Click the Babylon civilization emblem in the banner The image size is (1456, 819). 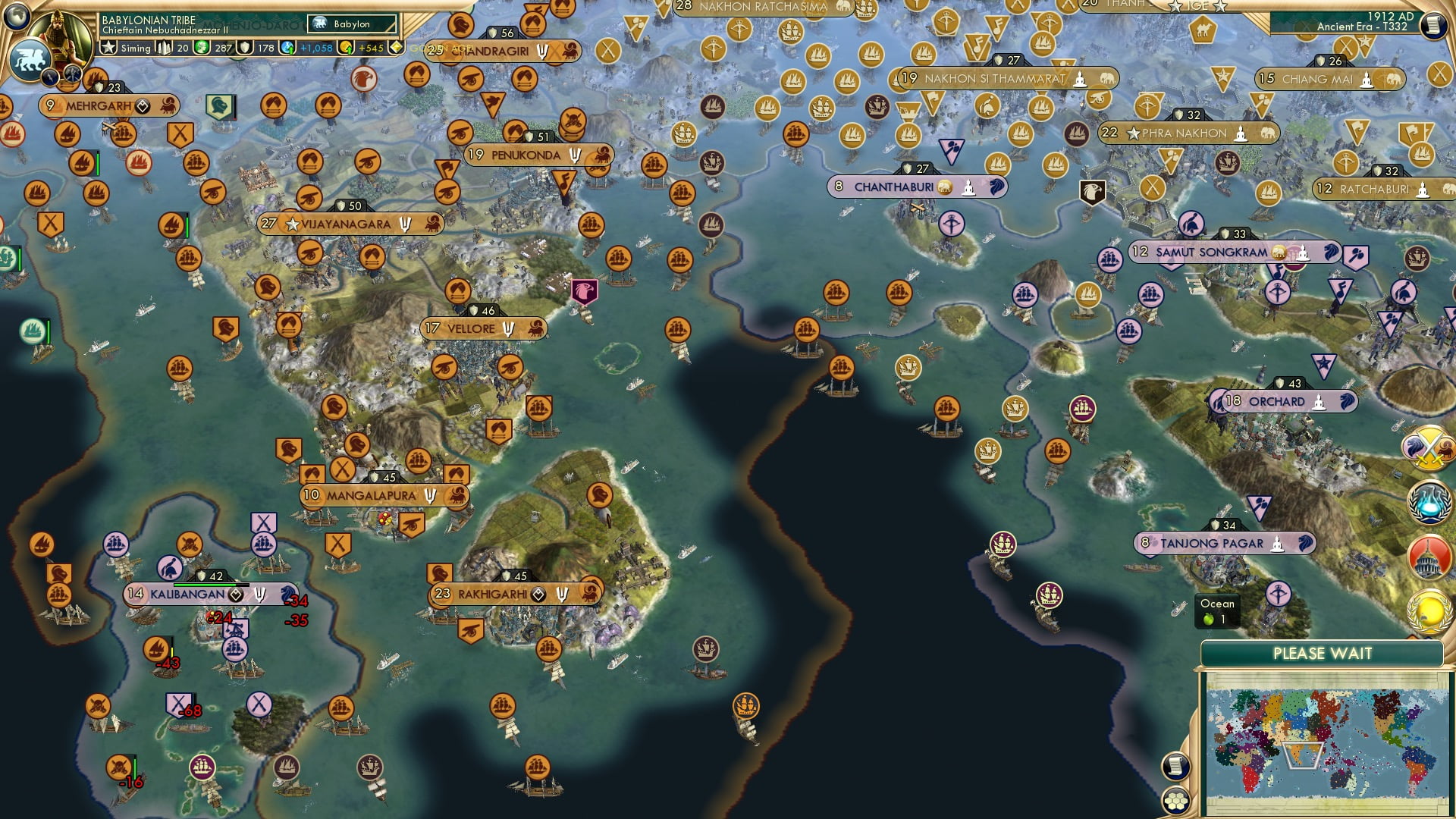coord(318,24)
